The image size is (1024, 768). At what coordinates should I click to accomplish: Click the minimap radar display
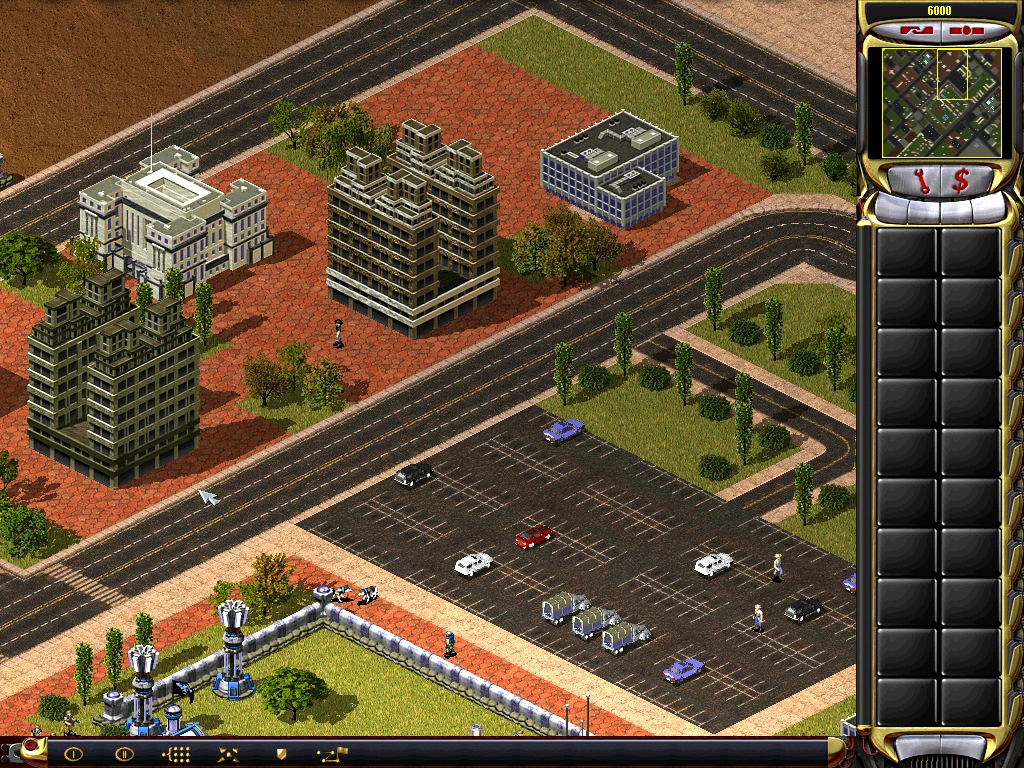pyautogui.click(x=939, y=102)
